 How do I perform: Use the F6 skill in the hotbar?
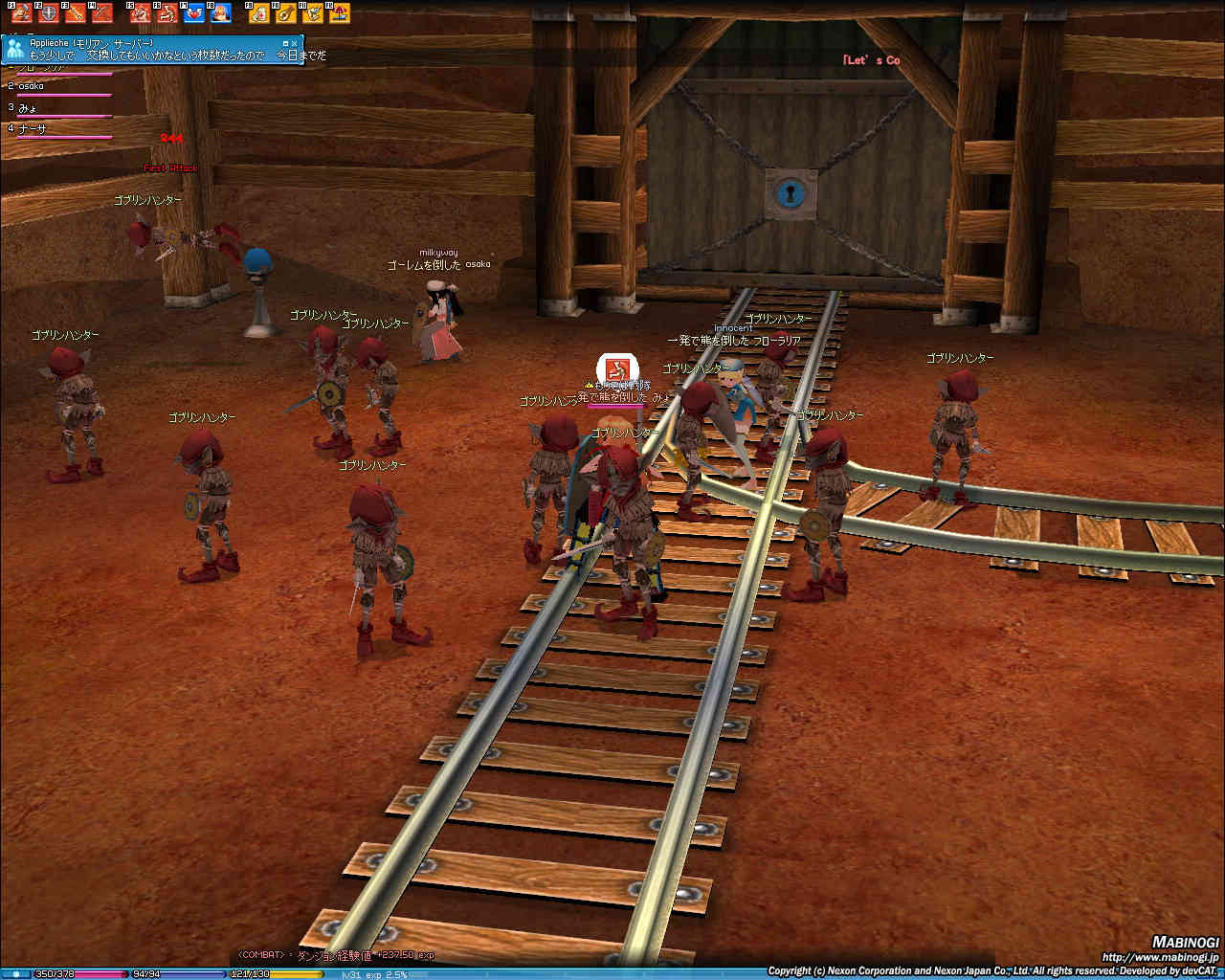coord(167,12)
